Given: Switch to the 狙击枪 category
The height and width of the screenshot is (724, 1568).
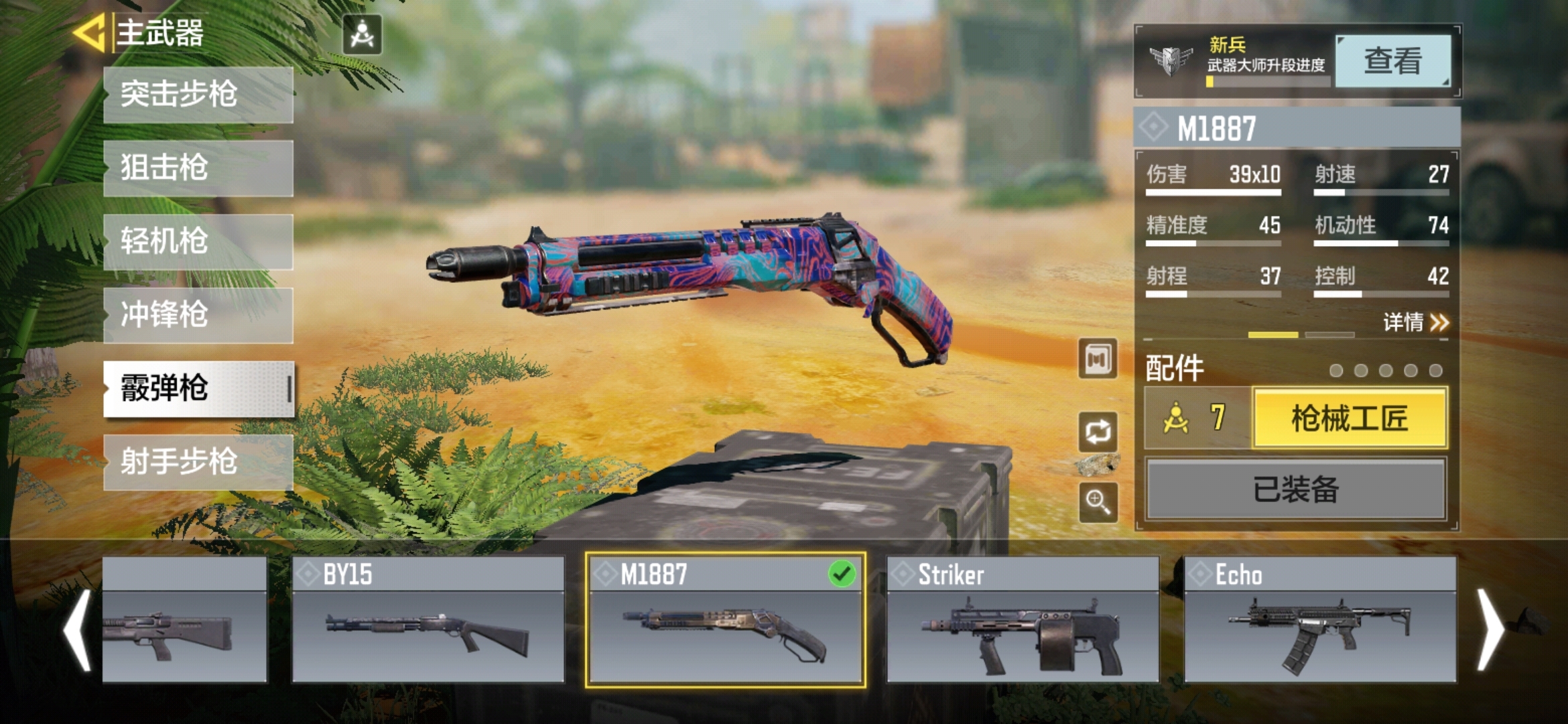Looking at the screenshot, I should point(198,168).
